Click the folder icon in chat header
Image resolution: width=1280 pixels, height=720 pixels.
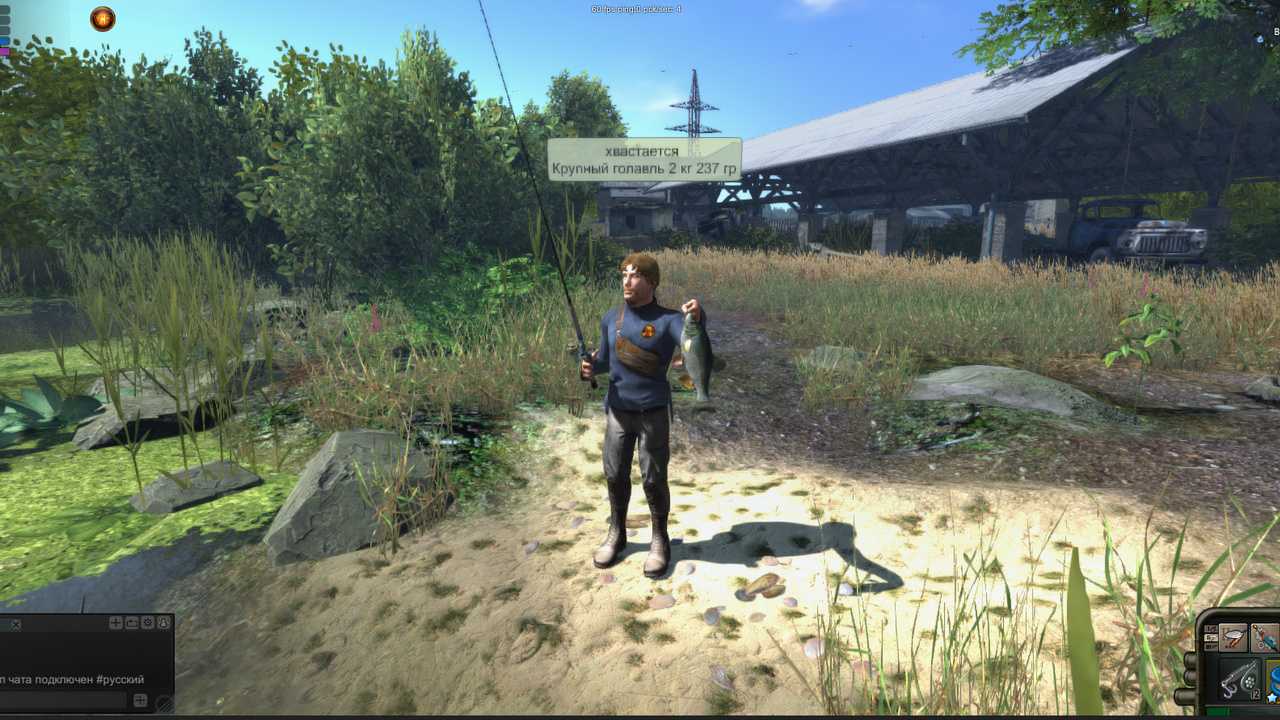(132, 623)
